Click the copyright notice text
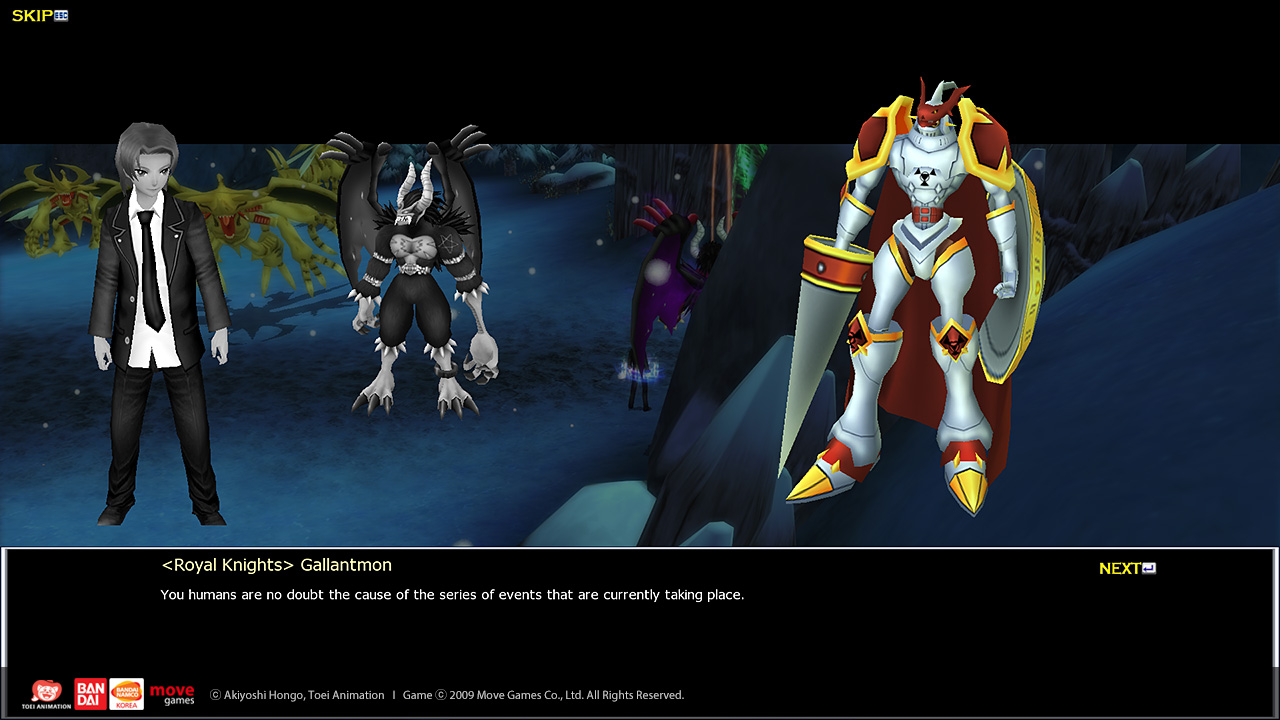 coord(446,694)
